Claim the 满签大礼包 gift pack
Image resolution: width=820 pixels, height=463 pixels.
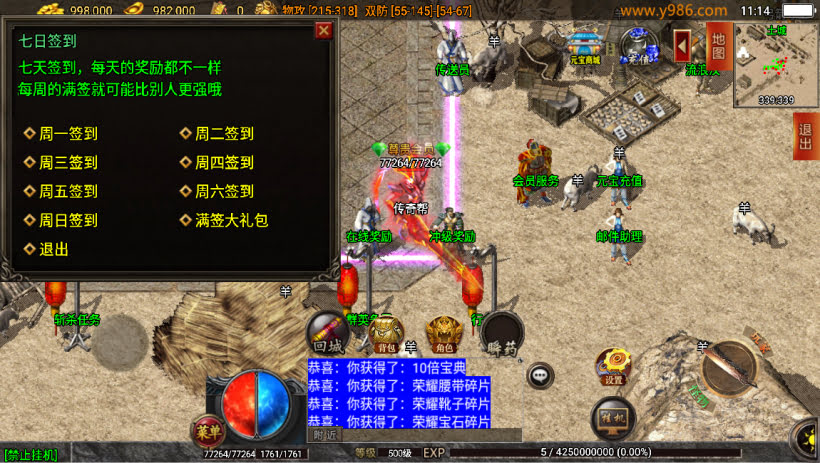click(x=230, y=221)
